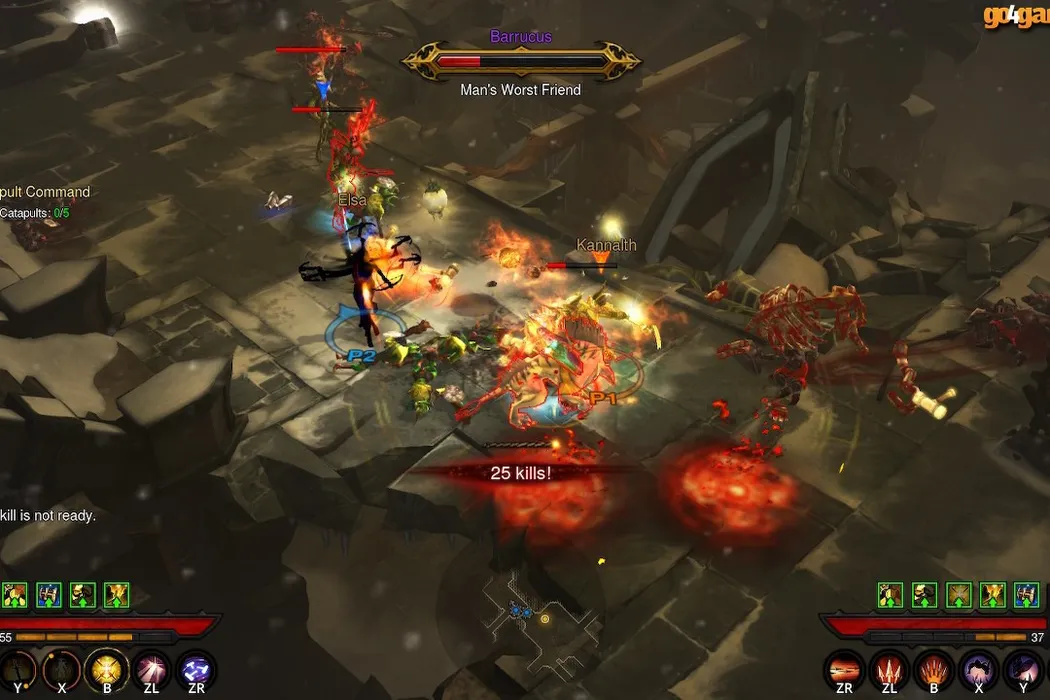Image resolution: width=1050 pixels, height=700 pixels.
Task: Activate the fan of red spikes skill
Action: [931, 669]
